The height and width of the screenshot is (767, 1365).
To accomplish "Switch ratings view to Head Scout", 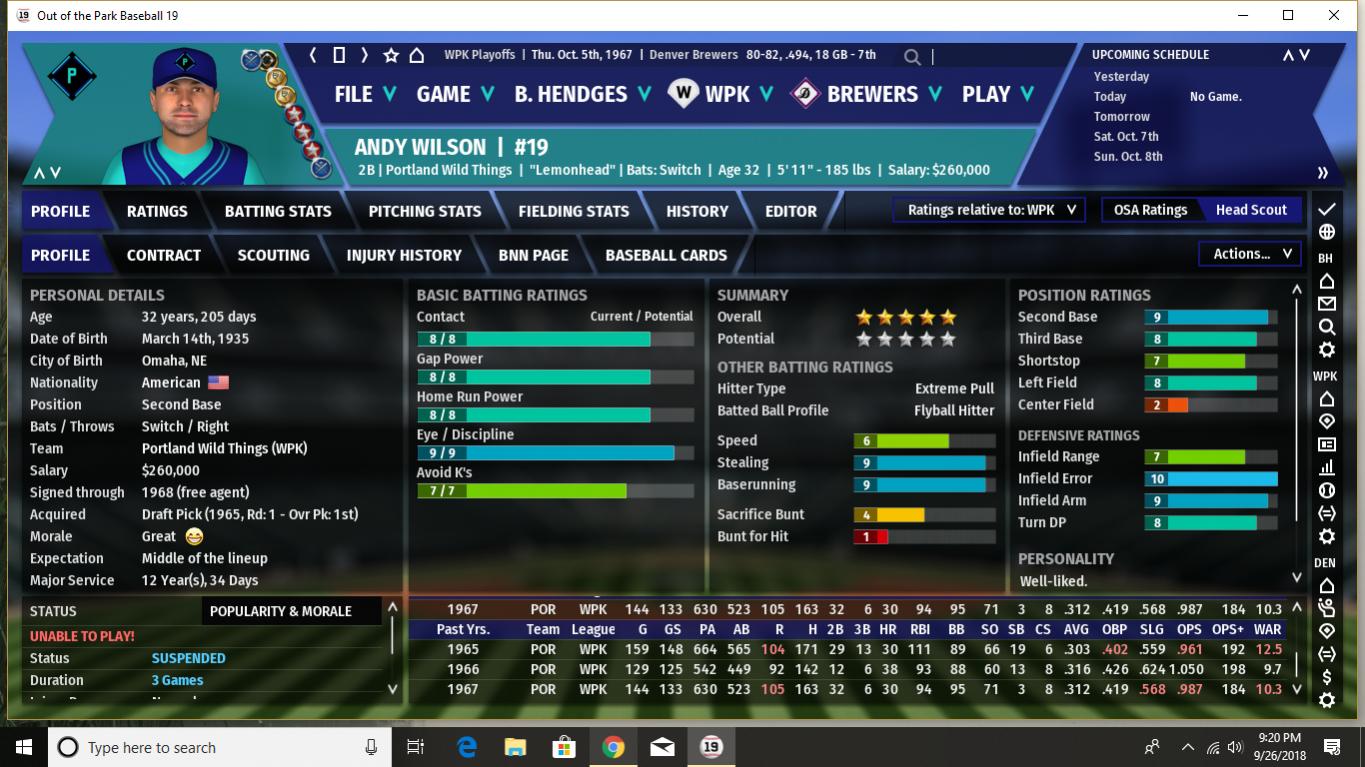I will (1251, 210).
